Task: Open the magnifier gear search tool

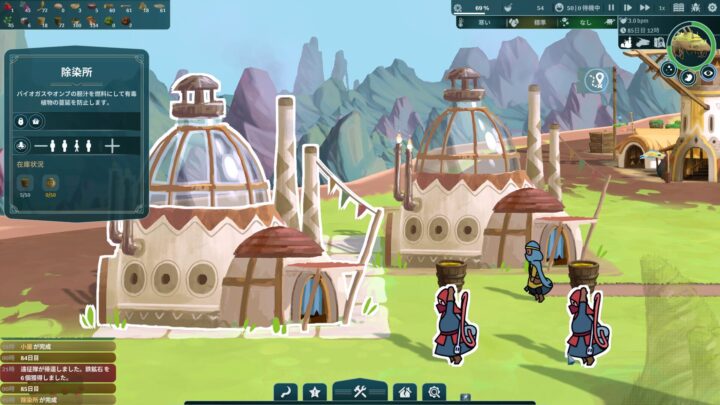Action: (x=433, y=391)
